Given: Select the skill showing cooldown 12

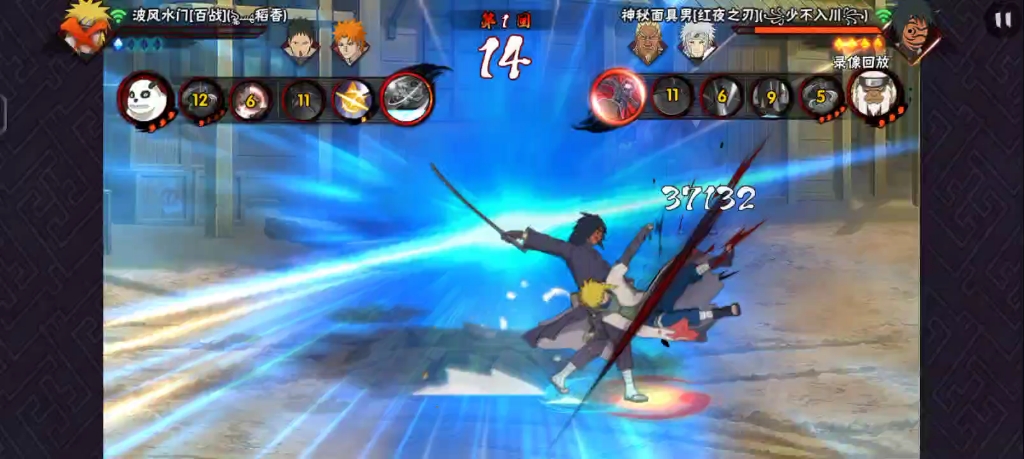Looking at the screenshot, I should (x=201, y=99).
